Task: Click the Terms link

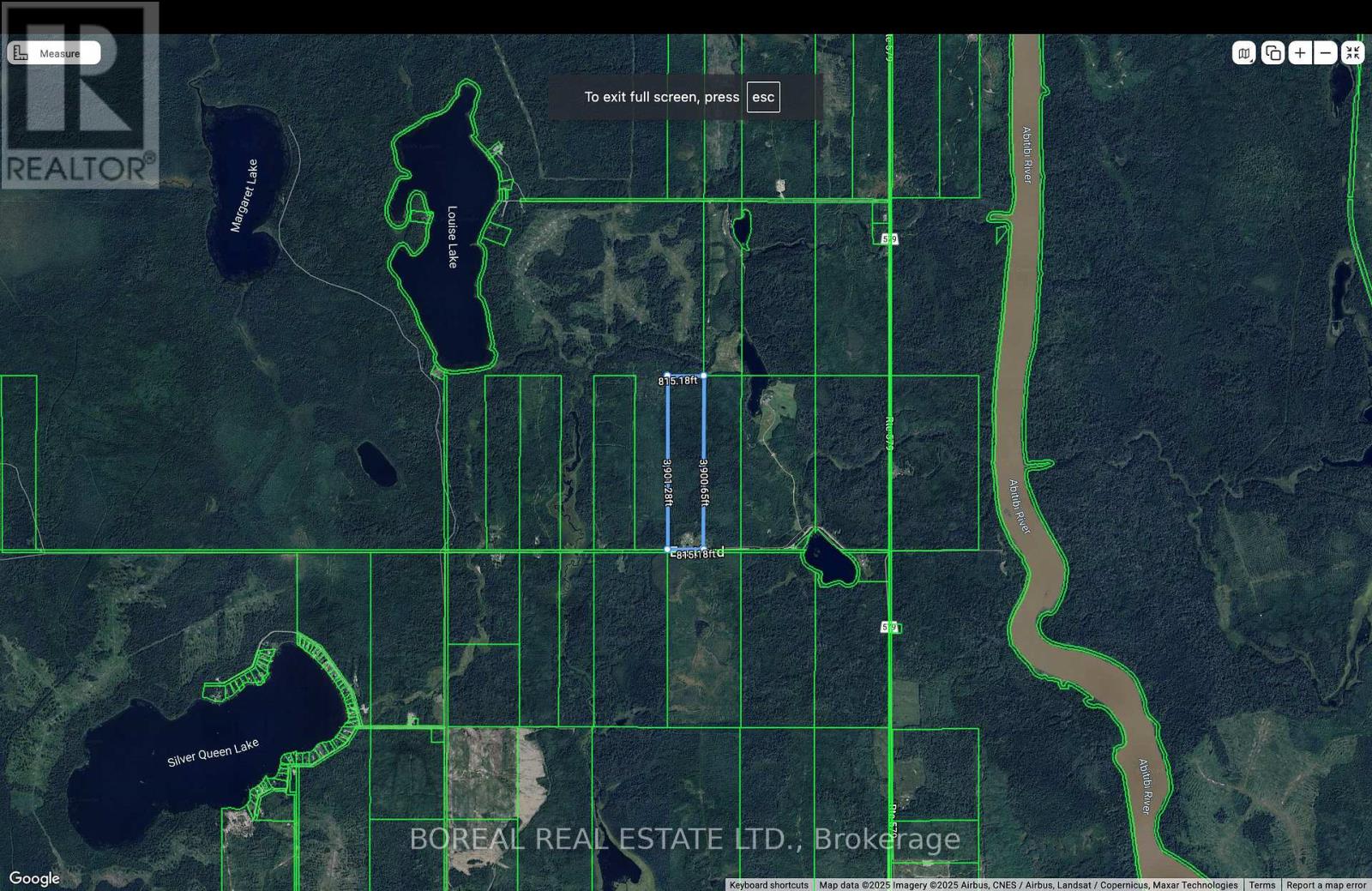Action: click(x=1261, y=884)
